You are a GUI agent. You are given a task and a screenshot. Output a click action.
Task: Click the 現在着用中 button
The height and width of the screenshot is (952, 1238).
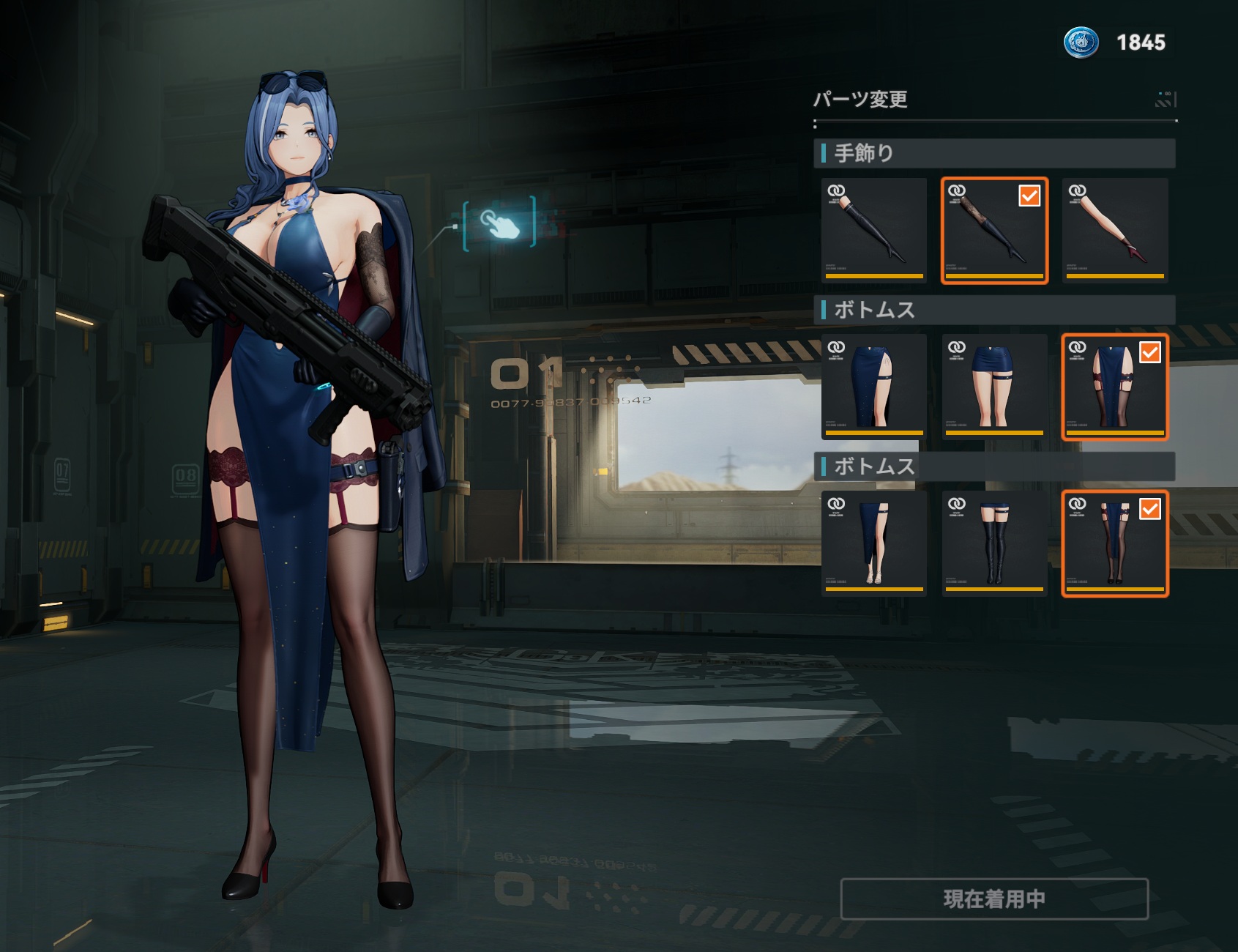(994, 899)
